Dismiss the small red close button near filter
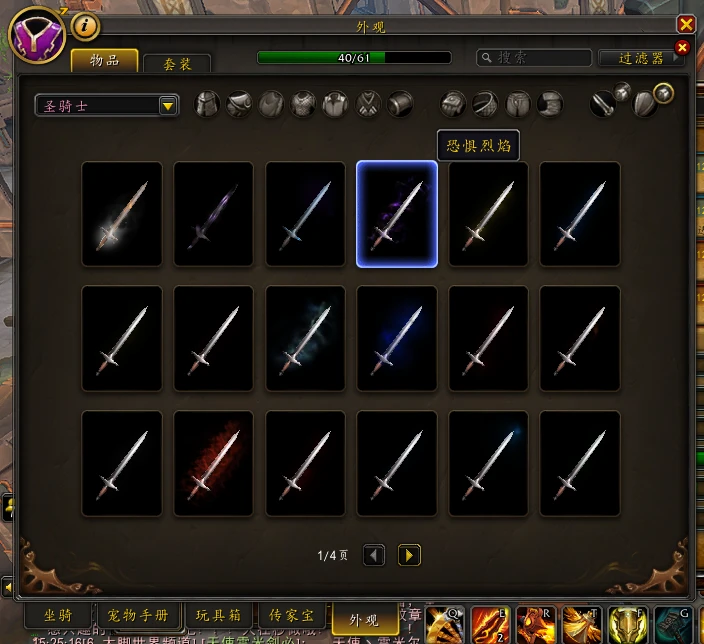This screenshot has height=644, width=704. (x=683, y=47)
